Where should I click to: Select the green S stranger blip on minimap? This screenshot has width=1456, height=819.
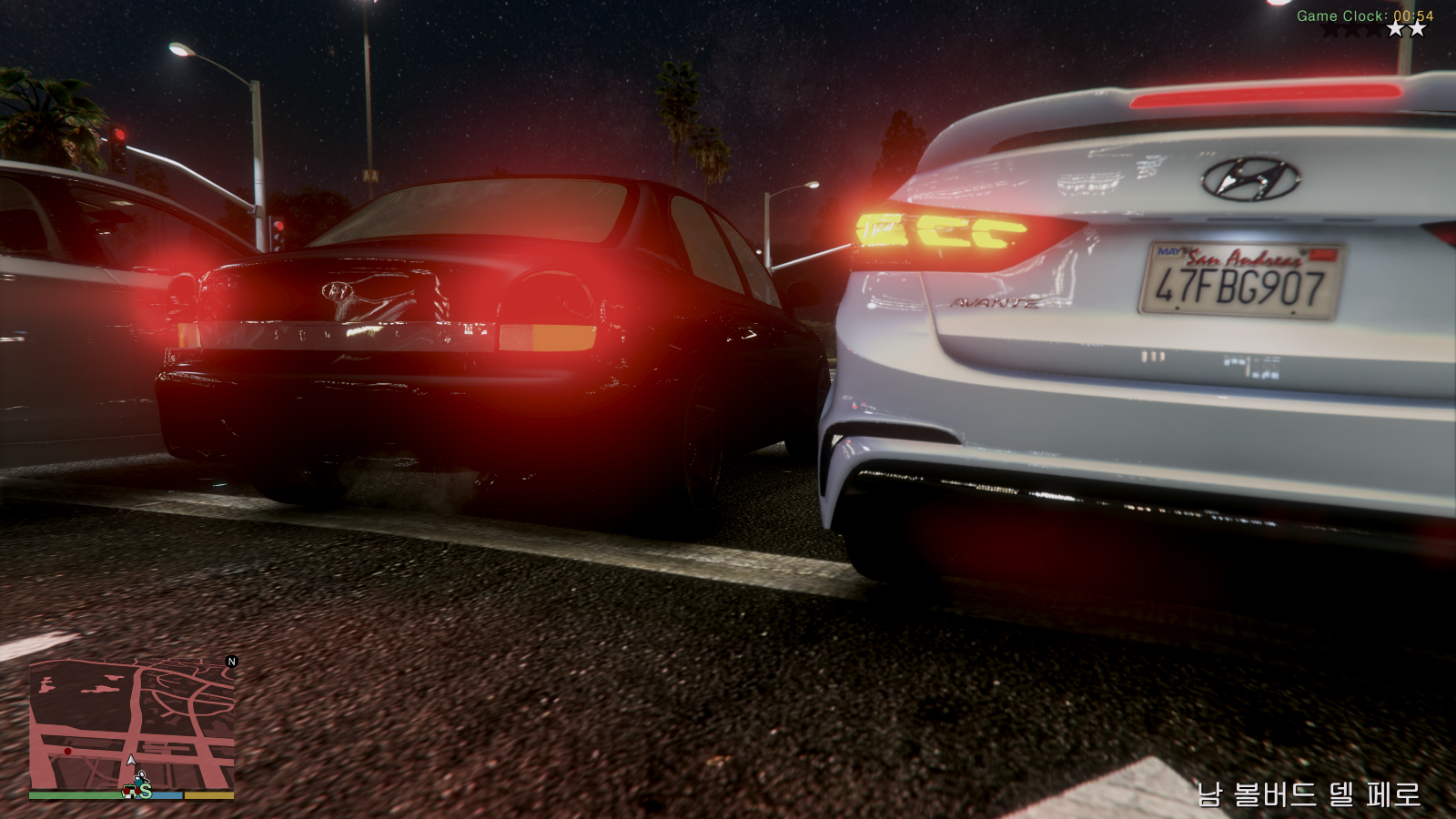click(x=146, y=793)
